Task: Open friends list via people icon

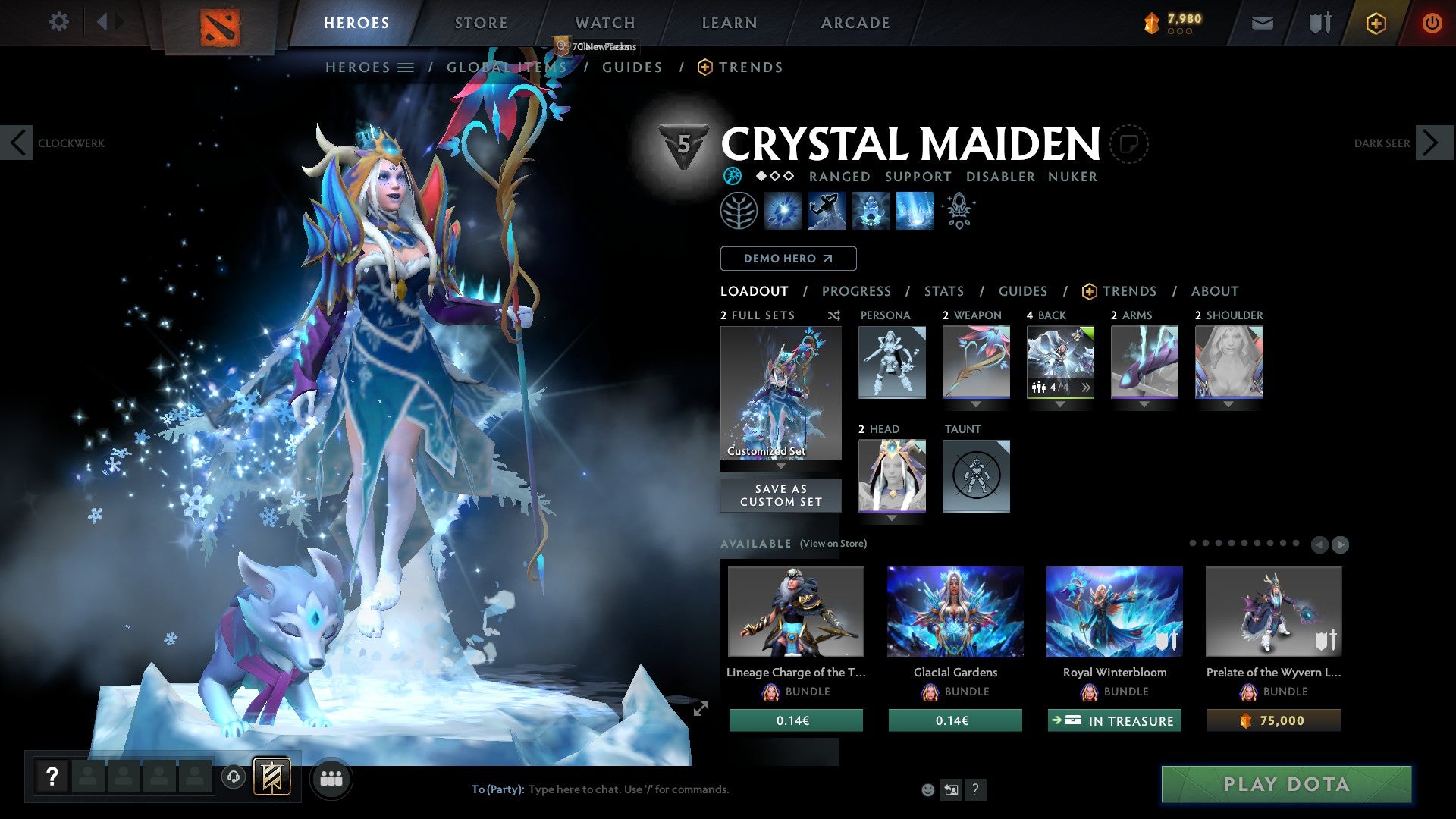Action: (330, 778)
